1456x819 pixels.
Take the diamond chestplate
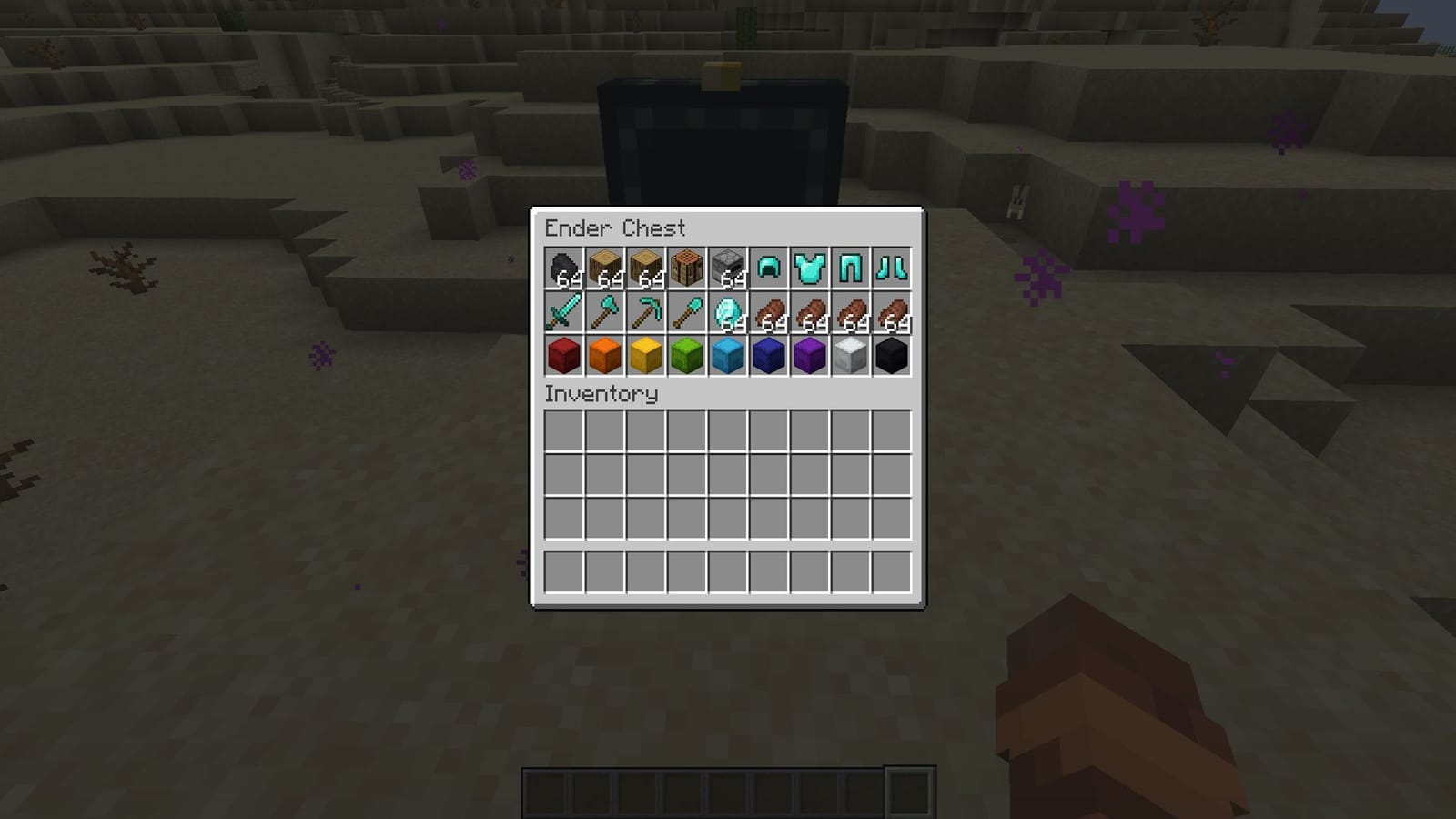pyautogui.click(x=807, y=267)
